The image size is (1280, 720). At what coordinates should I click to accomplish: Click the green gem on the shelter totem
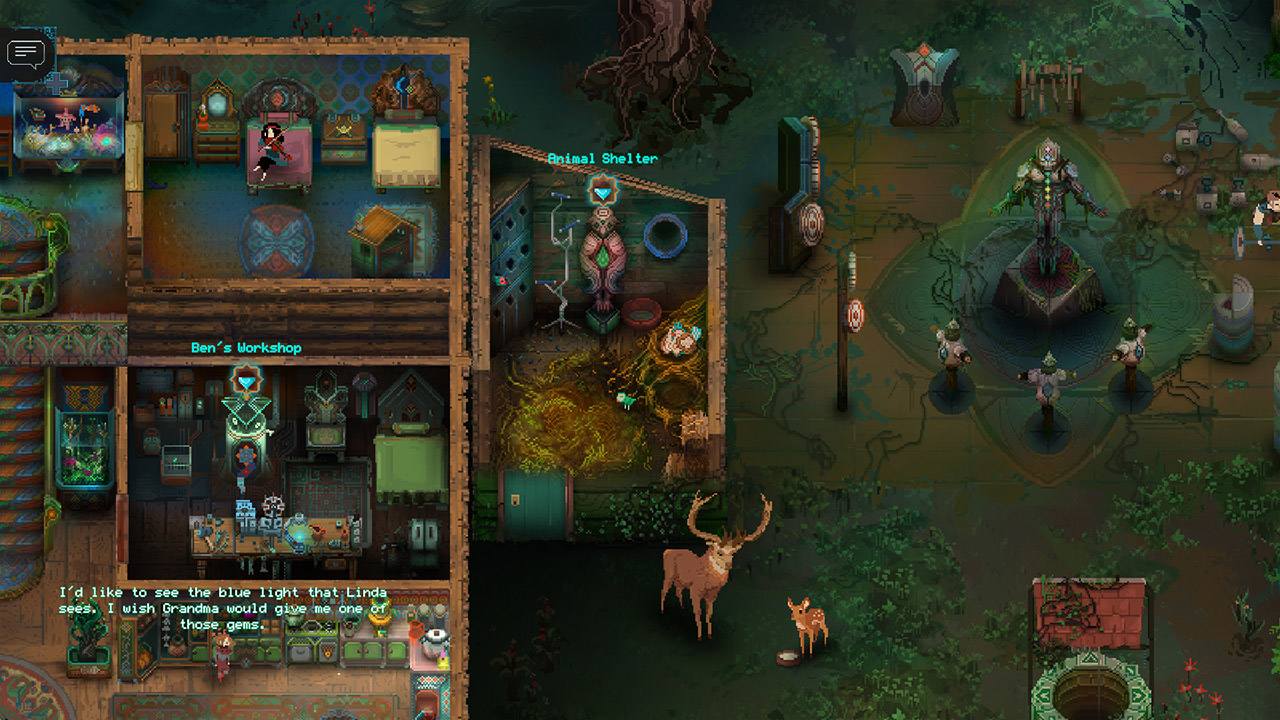pyautogui.click(x=602, y=260)
